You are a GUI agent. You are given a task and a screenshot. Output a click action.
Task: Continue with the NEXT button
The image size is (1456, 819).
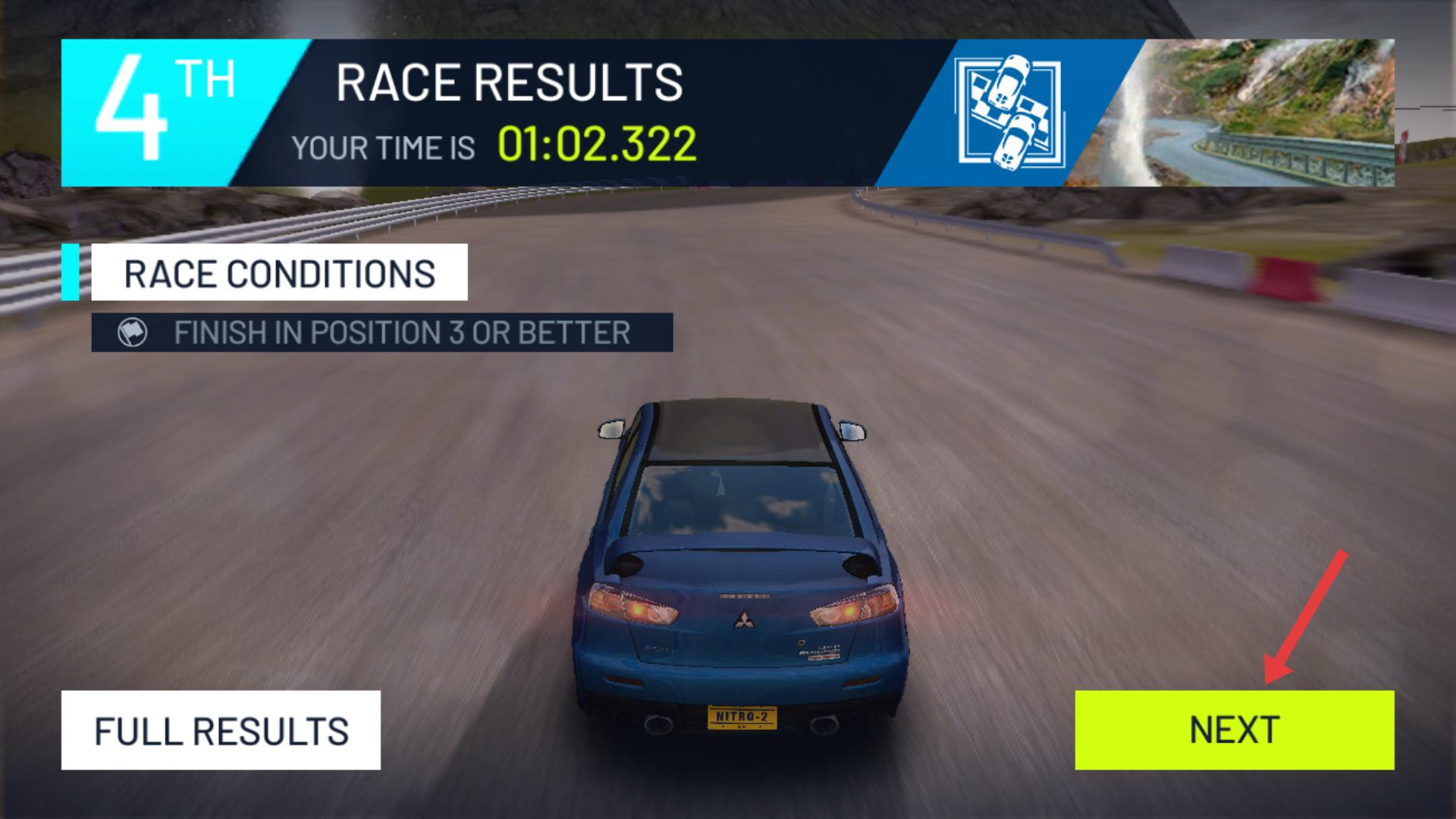click(x=1234, y=730)
